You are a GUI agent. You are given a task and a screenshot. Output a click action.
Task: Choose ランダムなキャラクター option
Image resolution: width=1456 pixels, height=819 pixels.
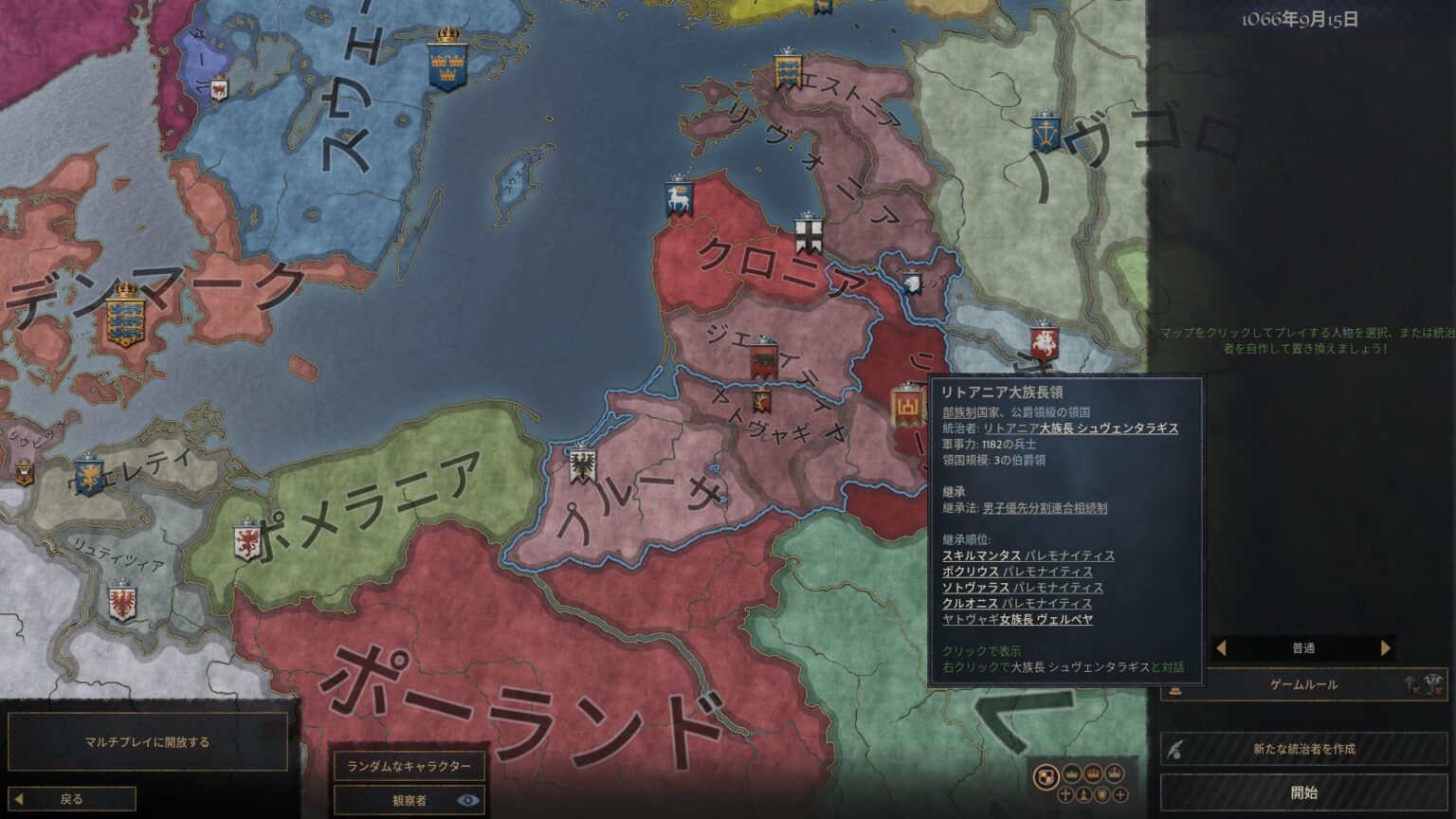pos(410,767)
